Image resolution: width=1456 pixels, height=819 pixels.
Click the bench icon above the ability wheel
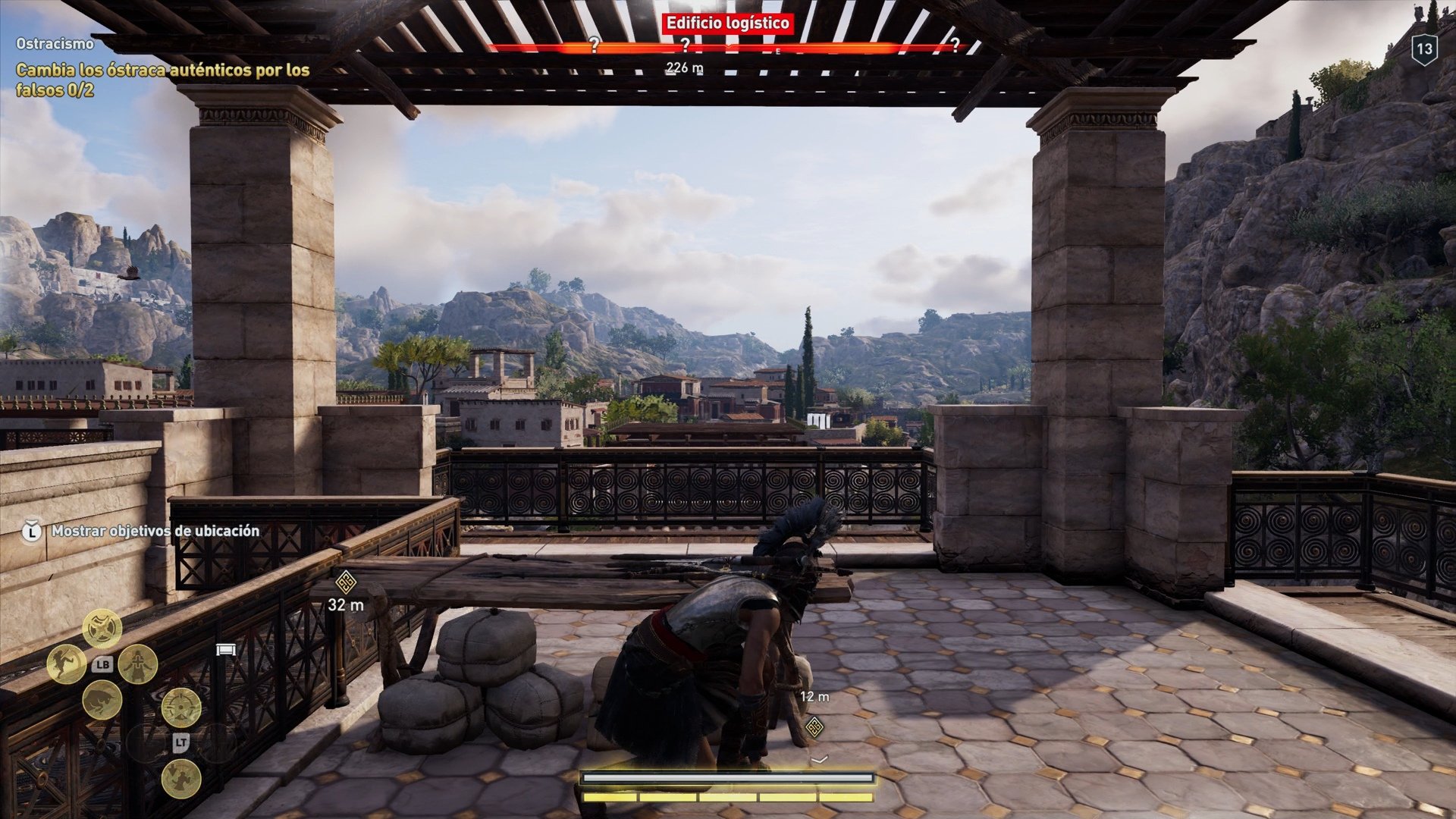[226, 649]
